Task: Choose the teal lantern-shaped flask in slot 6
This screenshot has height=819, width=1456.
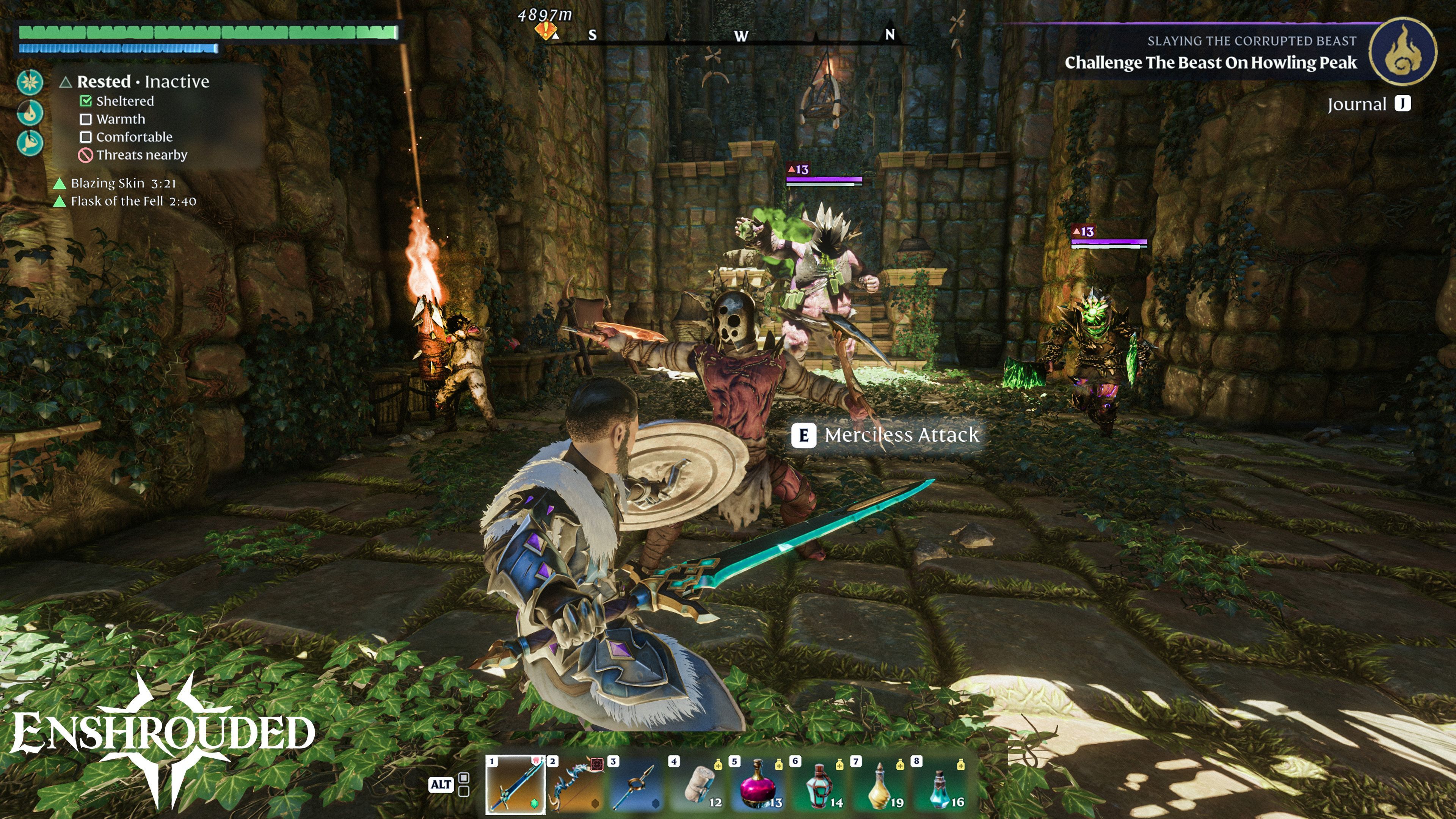Action: point(819,784)
